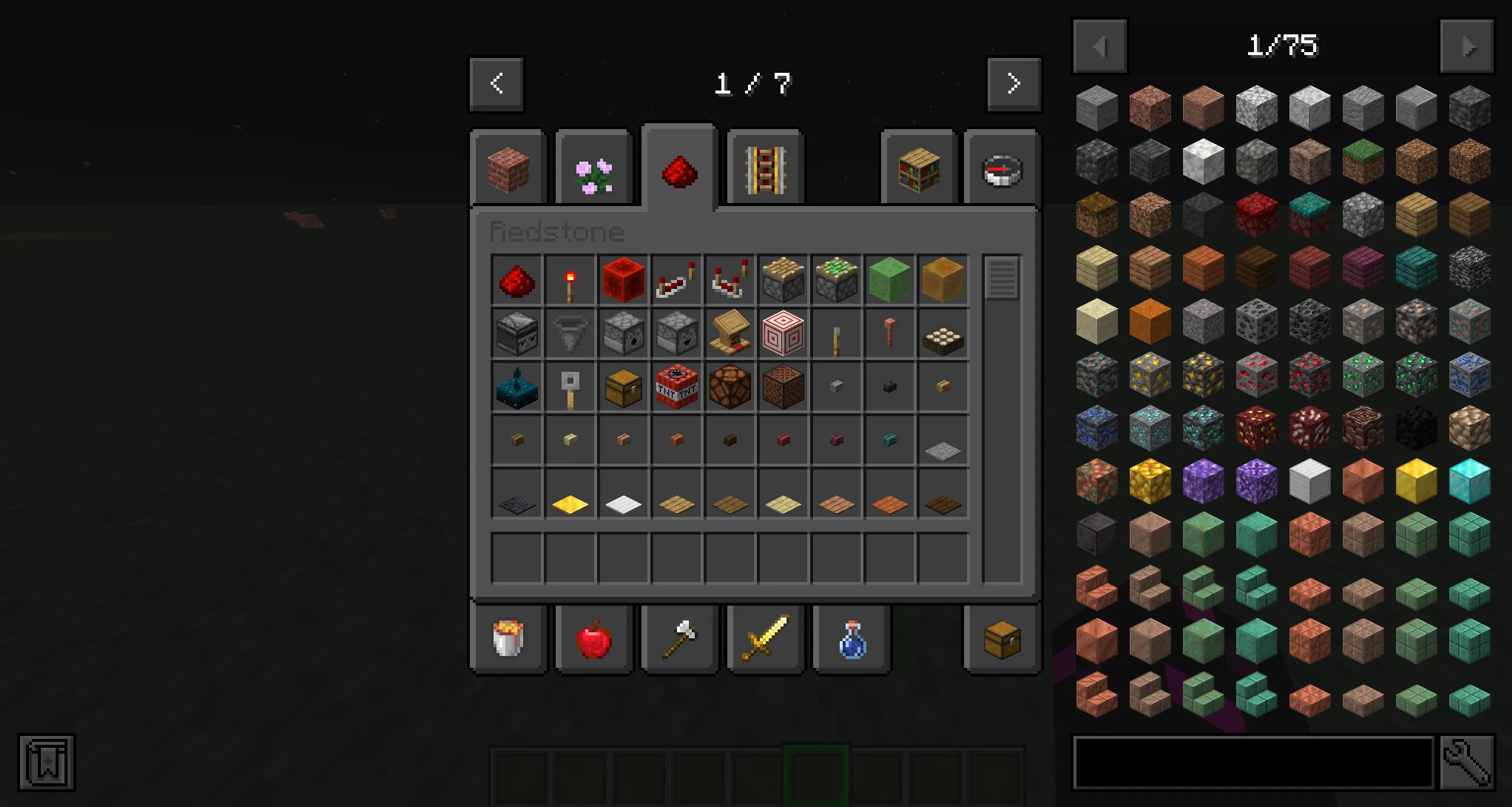
Task: Select the TNT block
Action: coord(676,388)
